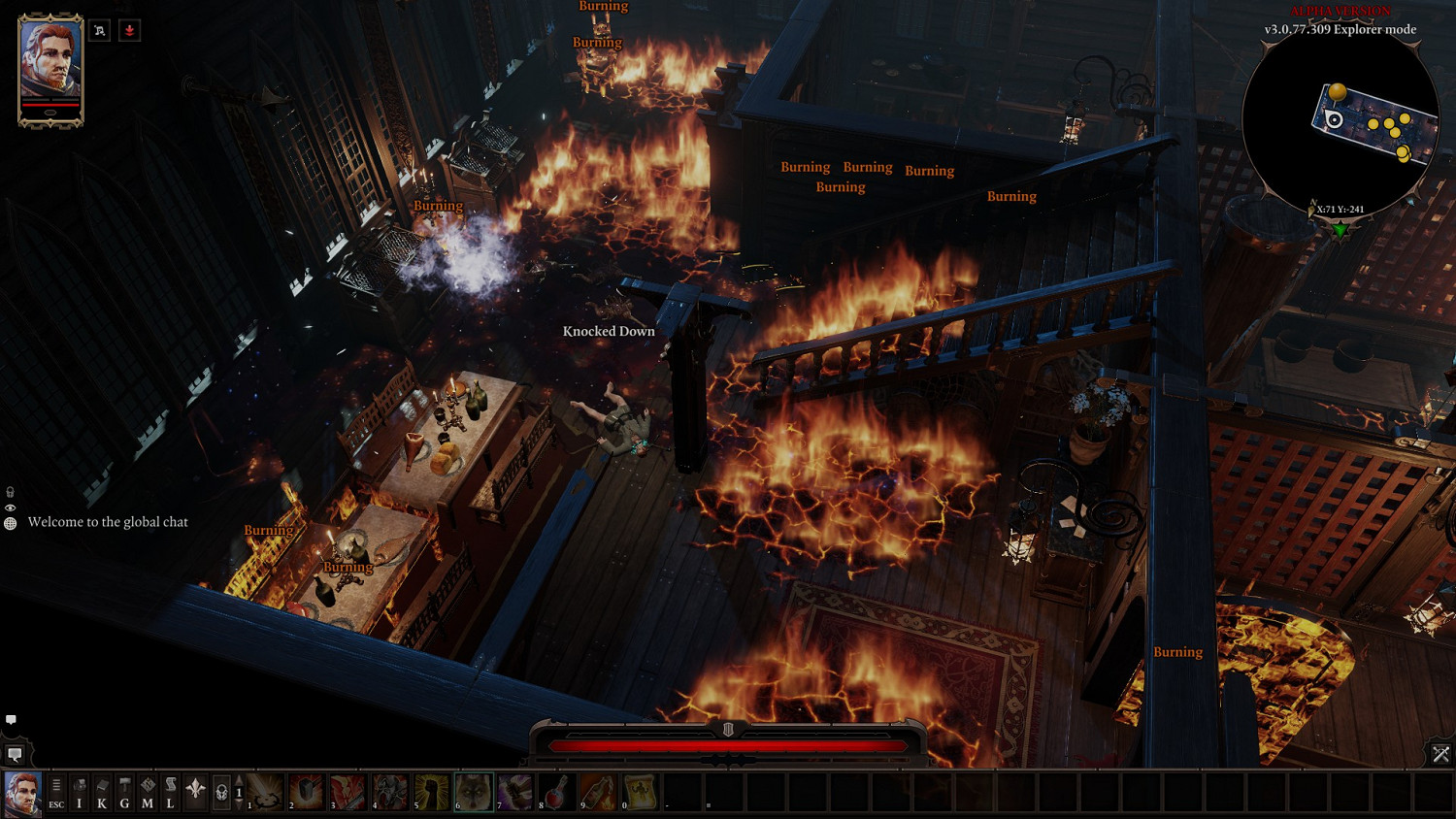Open crafting with the hammer G button
This screenshot has width=1456, height=819.
pyautogui.click(x=124, y=791)
